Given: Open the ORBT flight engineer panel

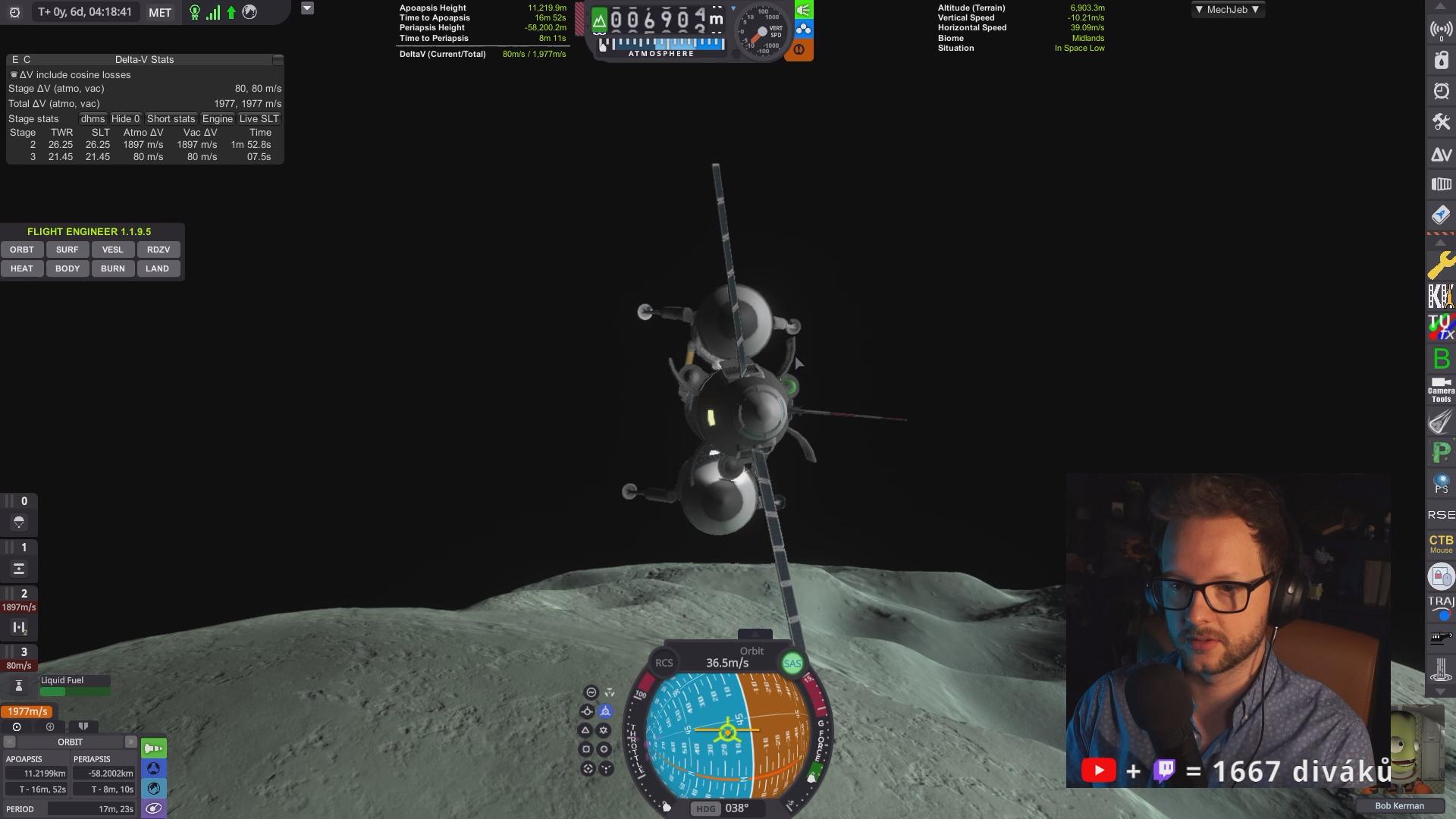Looking at the screenshot, I should pos(22,249).
